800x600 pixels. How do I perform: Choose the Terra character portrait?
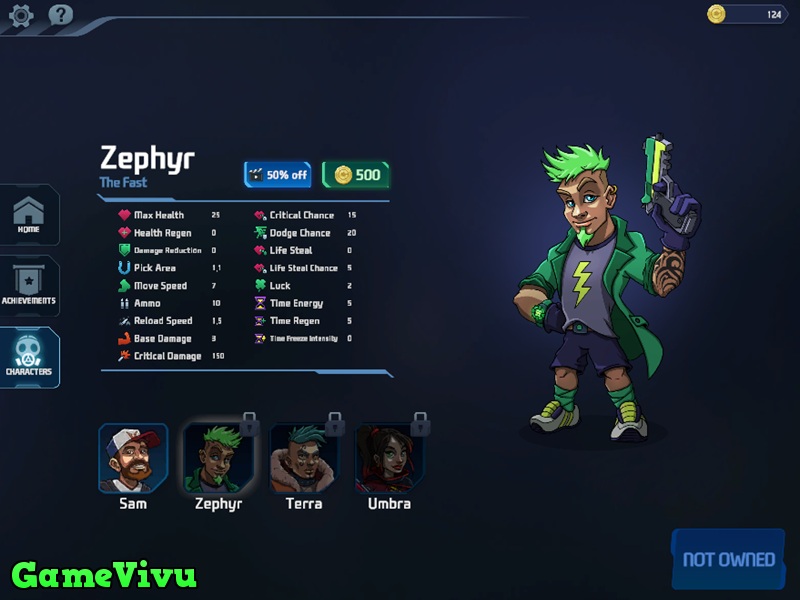coord(304,458)
